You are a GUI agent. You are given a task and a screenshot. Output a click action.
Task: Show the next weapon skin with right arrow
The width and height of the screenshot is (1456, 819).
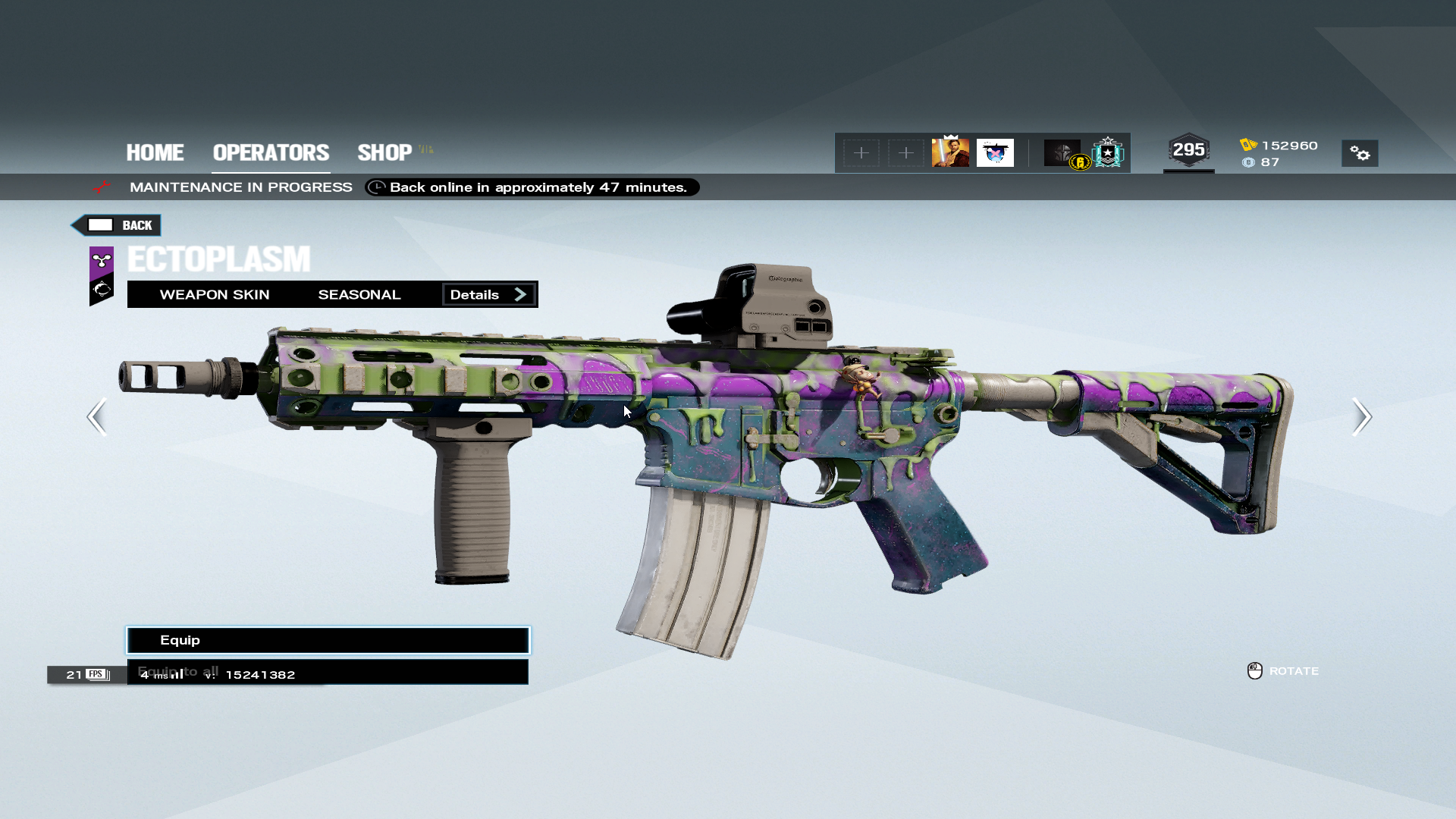1361,416
